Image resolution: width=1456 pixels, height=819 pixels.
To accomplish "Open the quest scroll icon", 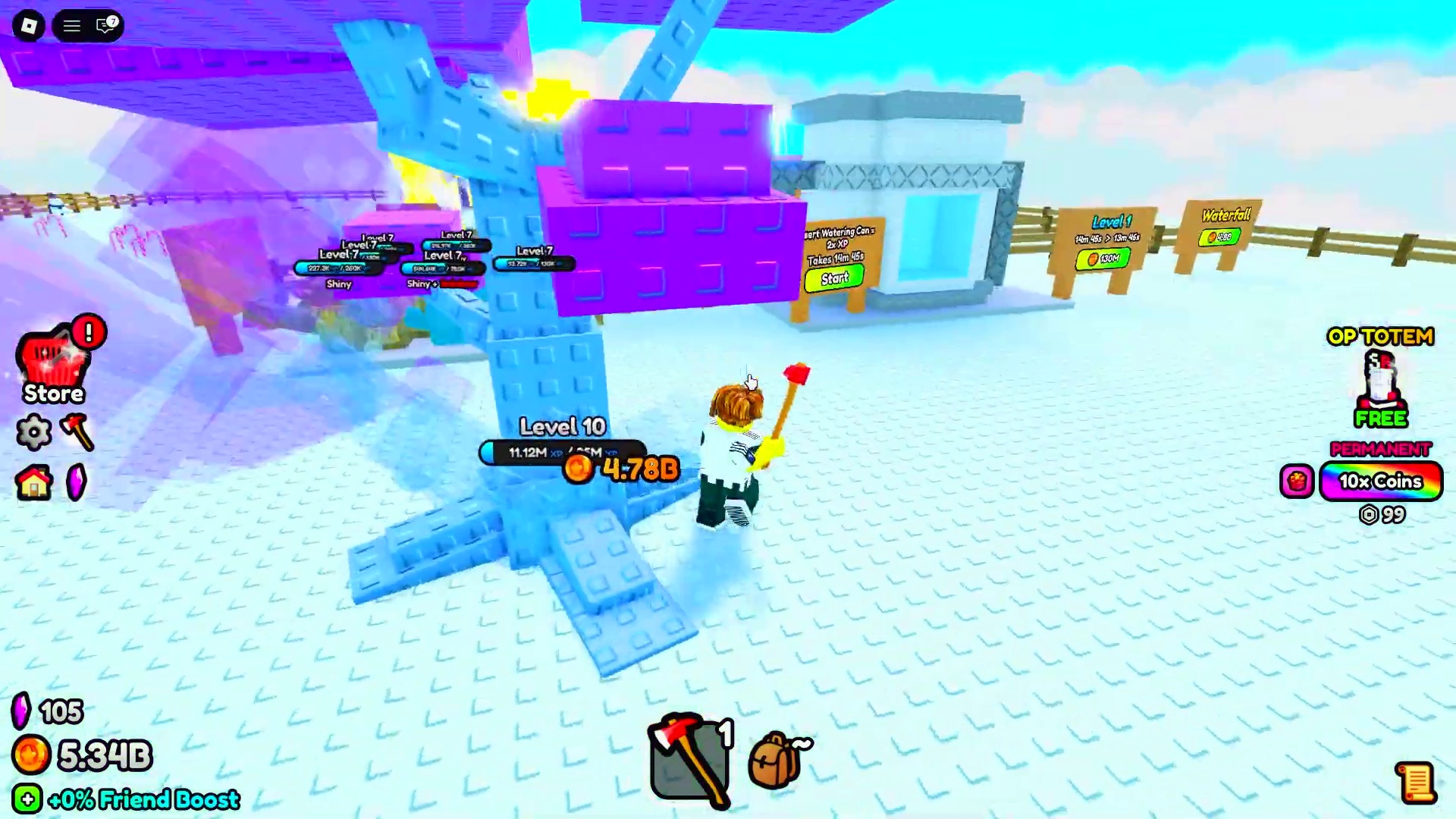I will [x=1415, y=783].
